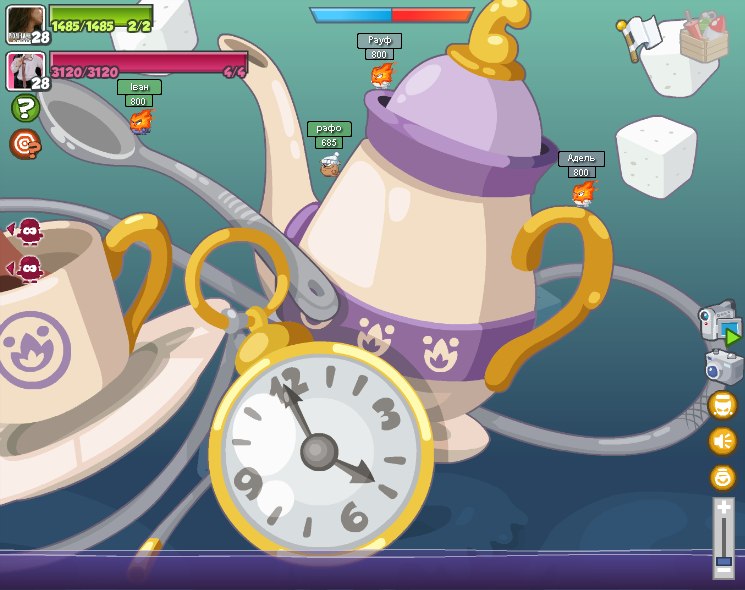Start video recording with the camcorder icon
Screen dimensions: 745x590
pyautogui.click(x=718, y=323)
